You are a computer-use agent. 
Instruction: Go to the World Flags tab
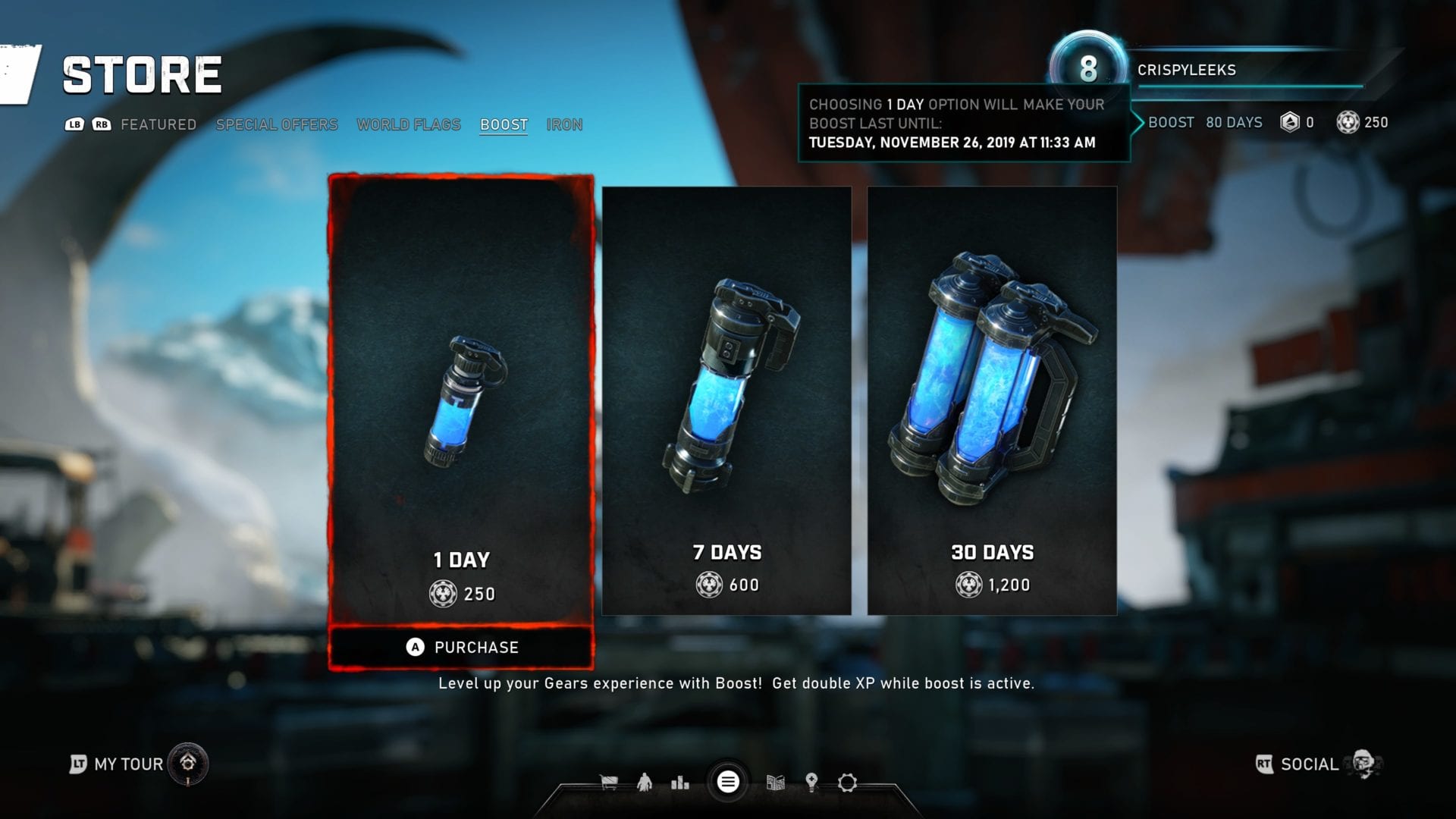(409, 124)
